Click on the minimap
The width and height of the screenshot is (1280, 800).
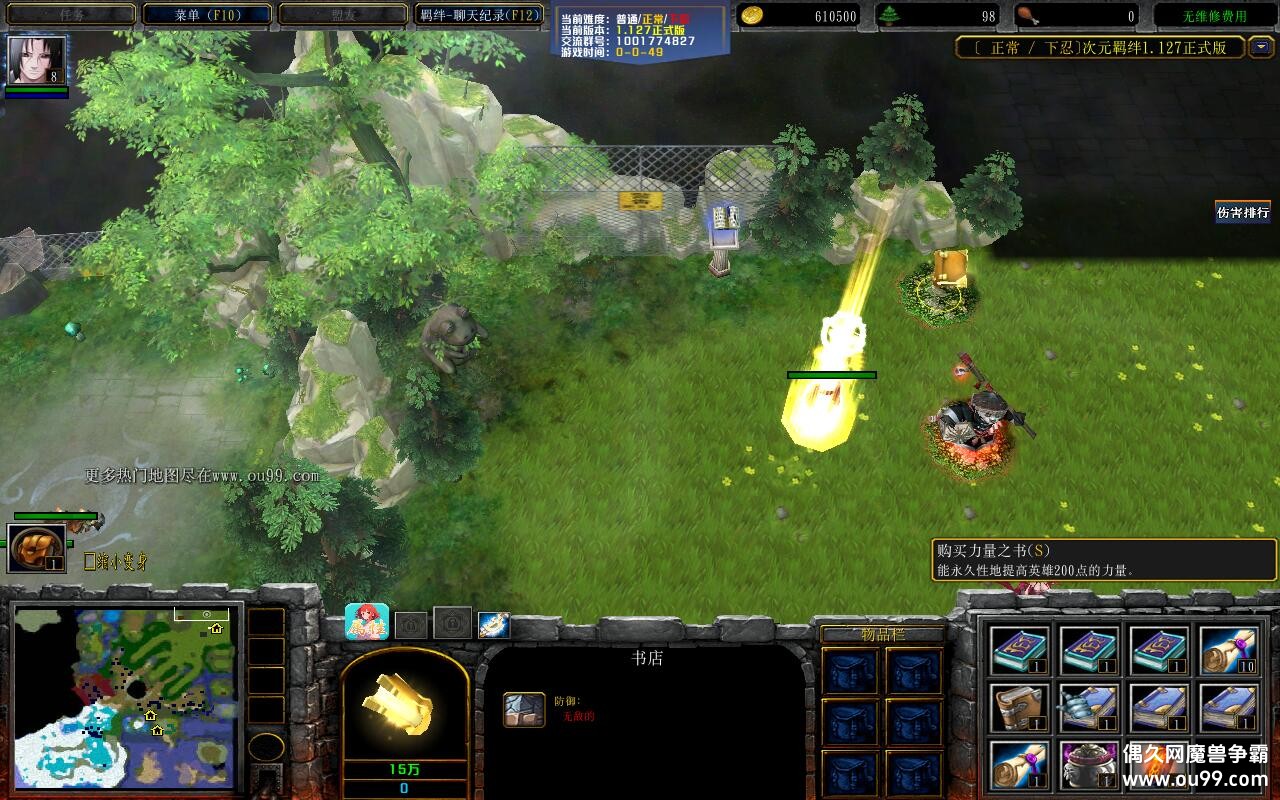[x=126, y=695]
